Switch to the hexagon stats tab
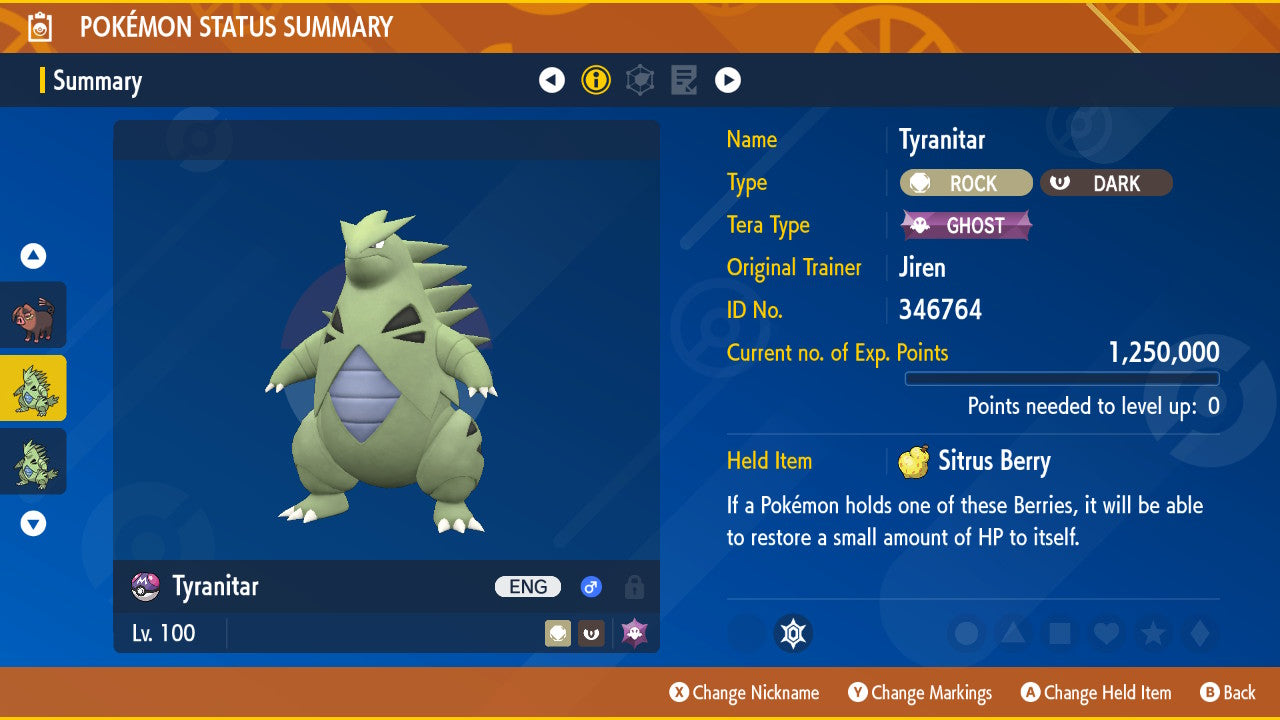 point(640,80)
